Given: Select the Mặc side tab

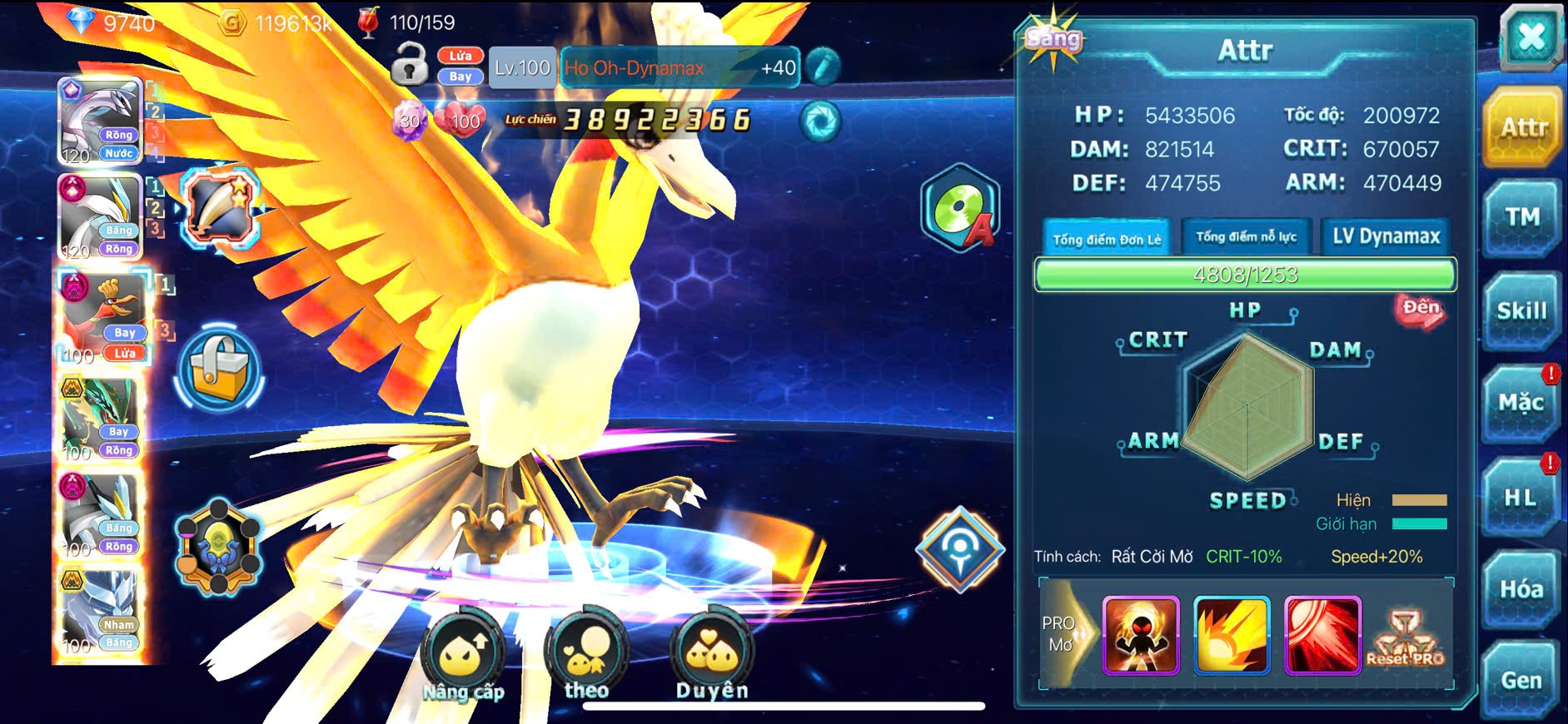Looking at the screenshot, I should [x=1521, y=404].
